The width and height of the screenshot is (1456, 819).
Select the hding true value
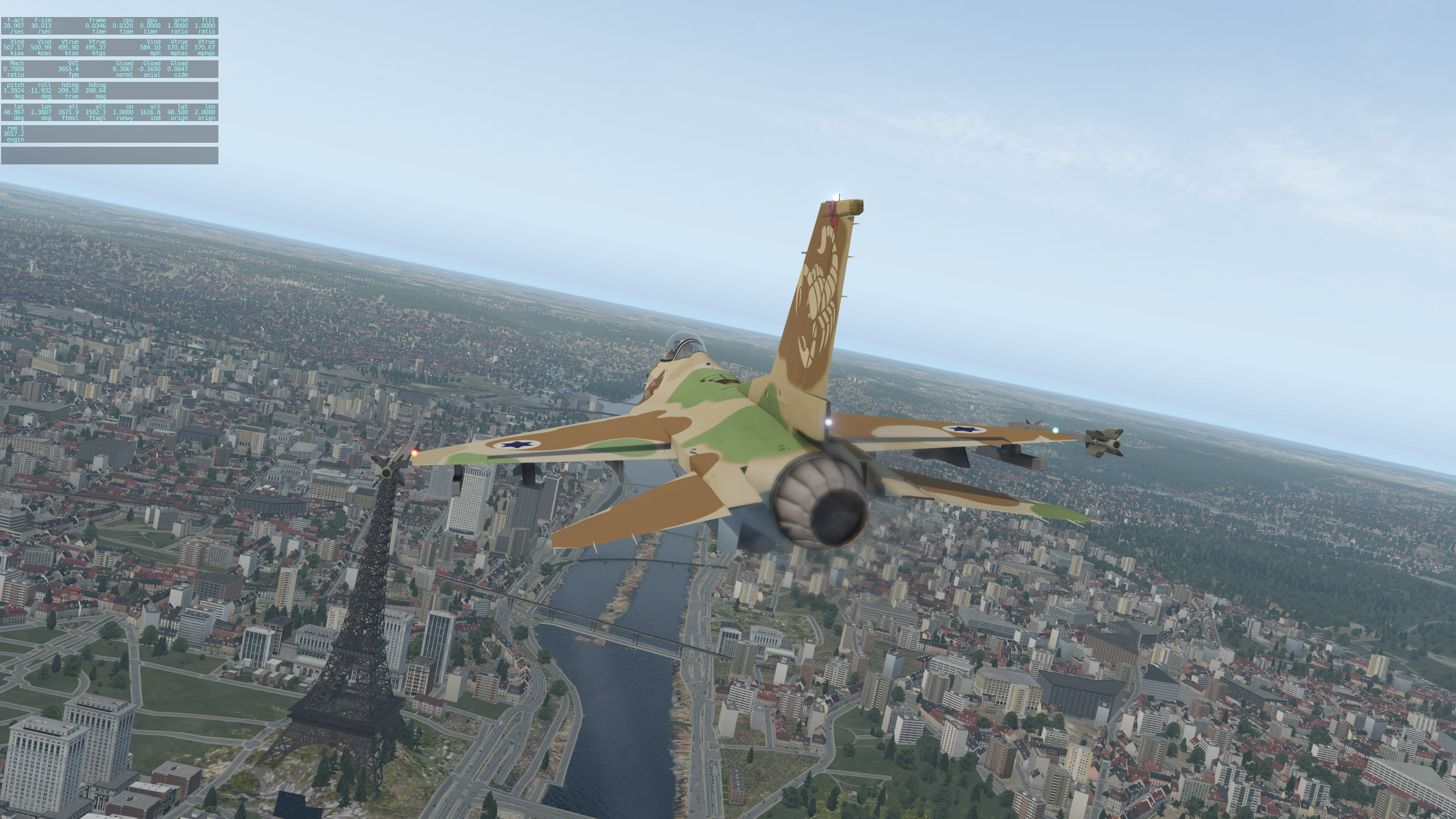(x=69, y=90)
